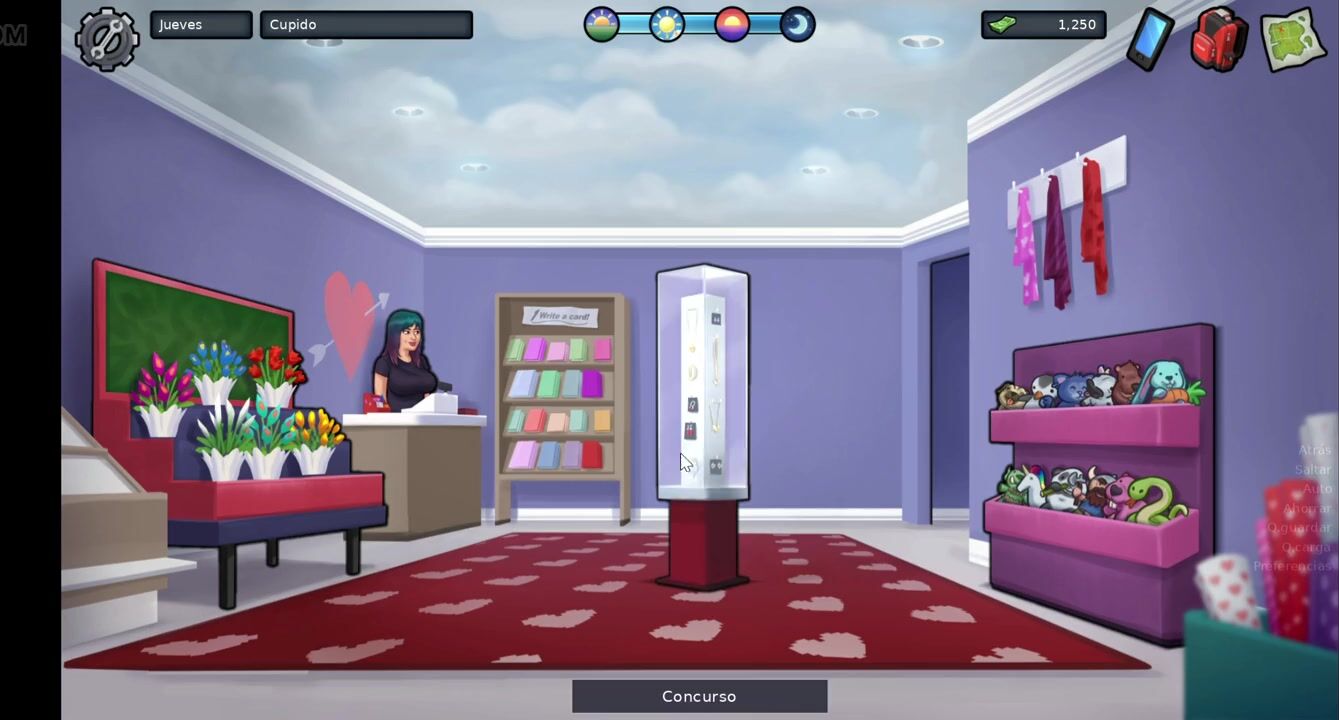Open the town map
1339x720 pixels.
coord(1292,40)
